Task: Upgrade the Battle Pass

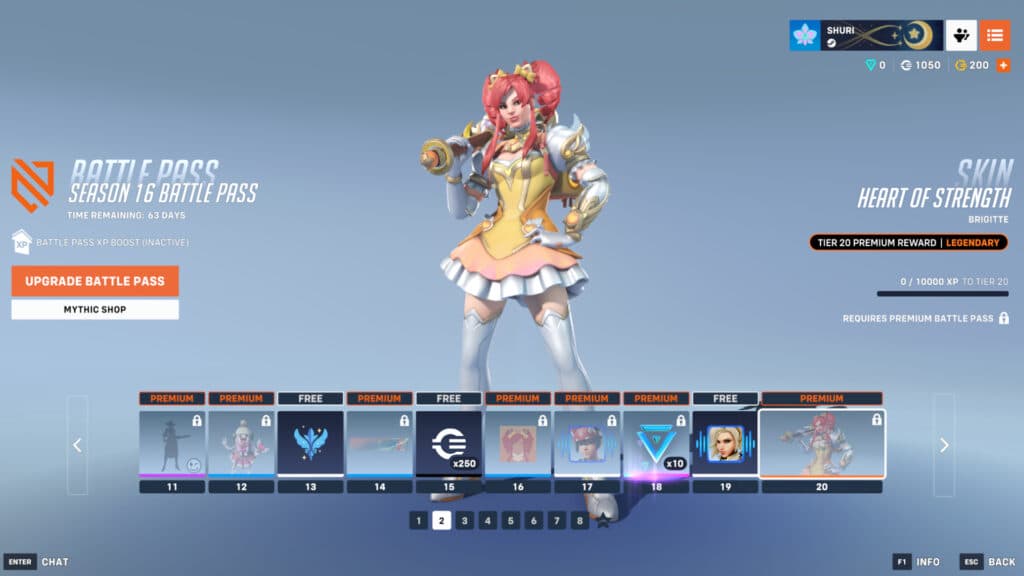Action: tap(95, 281)
